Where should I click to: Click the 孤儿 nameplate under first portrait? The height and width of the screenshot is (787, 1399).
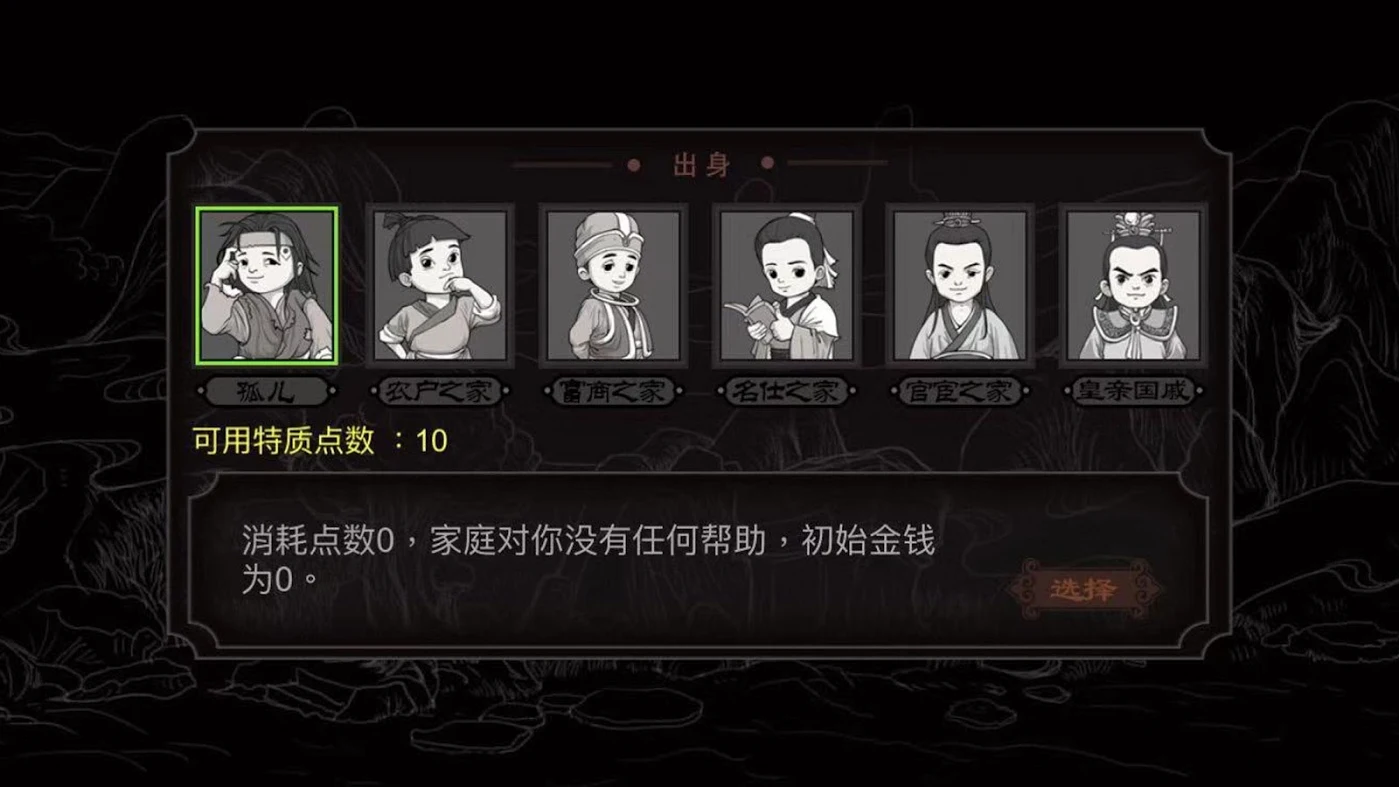pos(266,392)
